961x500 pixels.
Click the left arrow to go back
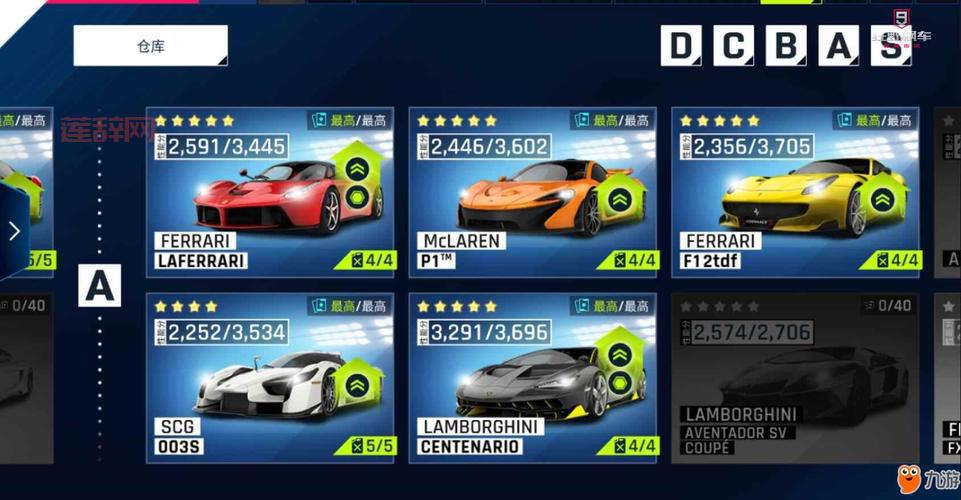coord(14,232)
